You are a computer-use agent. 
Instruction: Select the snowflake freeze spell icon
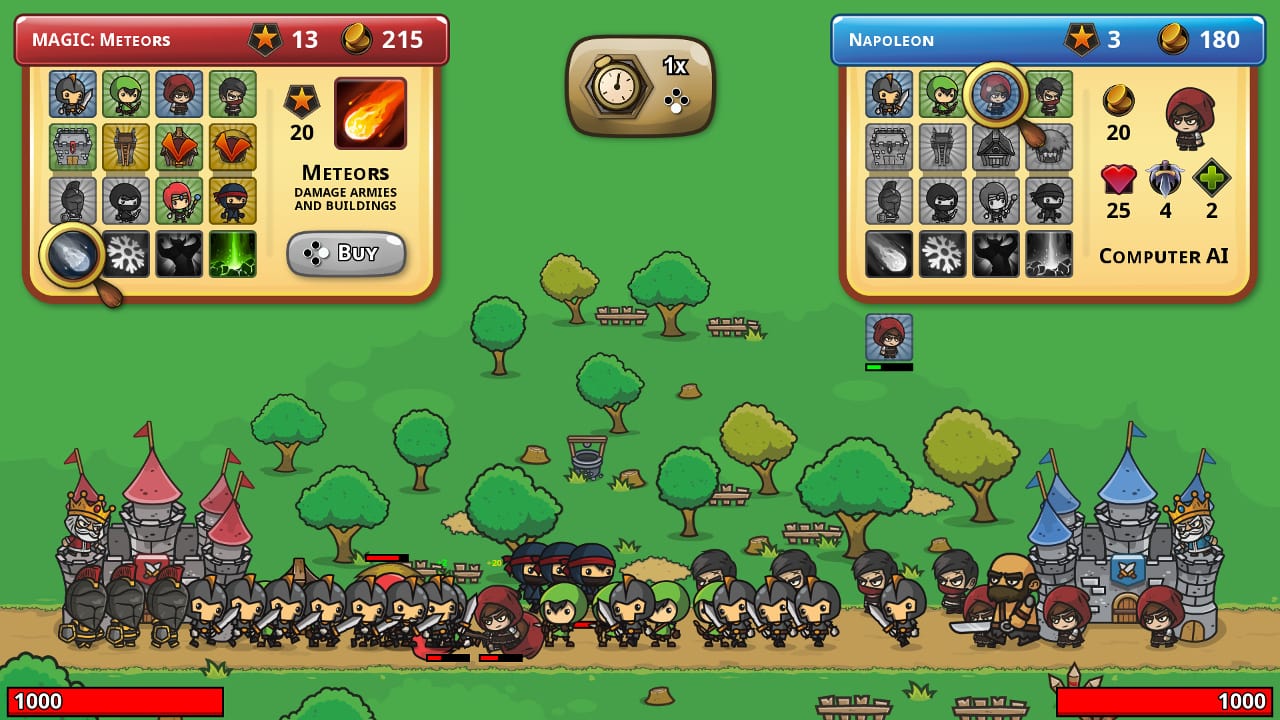point(126,251)
